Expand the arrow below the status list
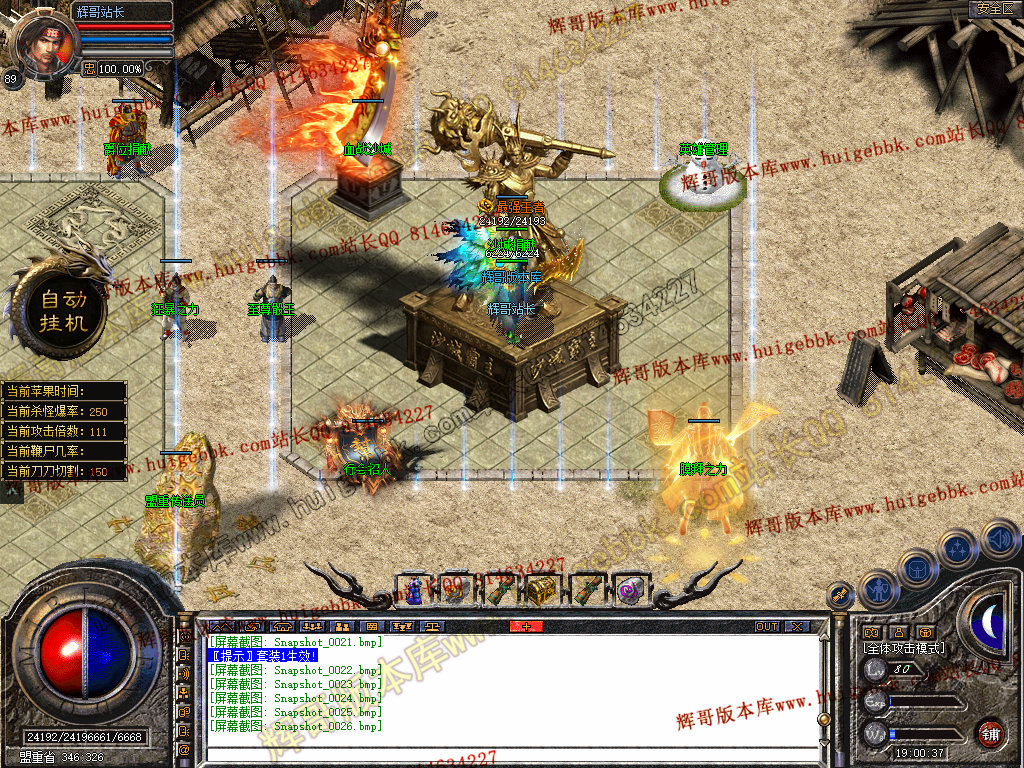 [x=13, y=491]
